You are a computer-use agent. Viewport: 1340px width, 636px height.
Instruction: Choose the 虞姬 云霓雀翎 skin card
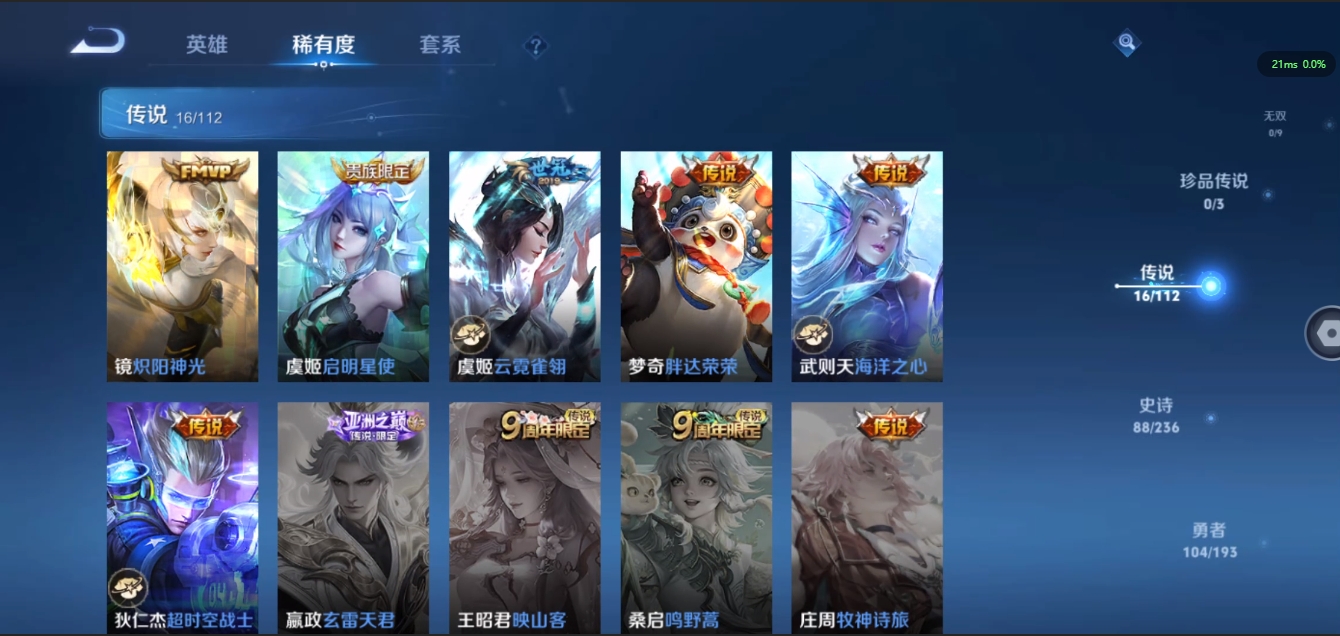tap(525, 266)
